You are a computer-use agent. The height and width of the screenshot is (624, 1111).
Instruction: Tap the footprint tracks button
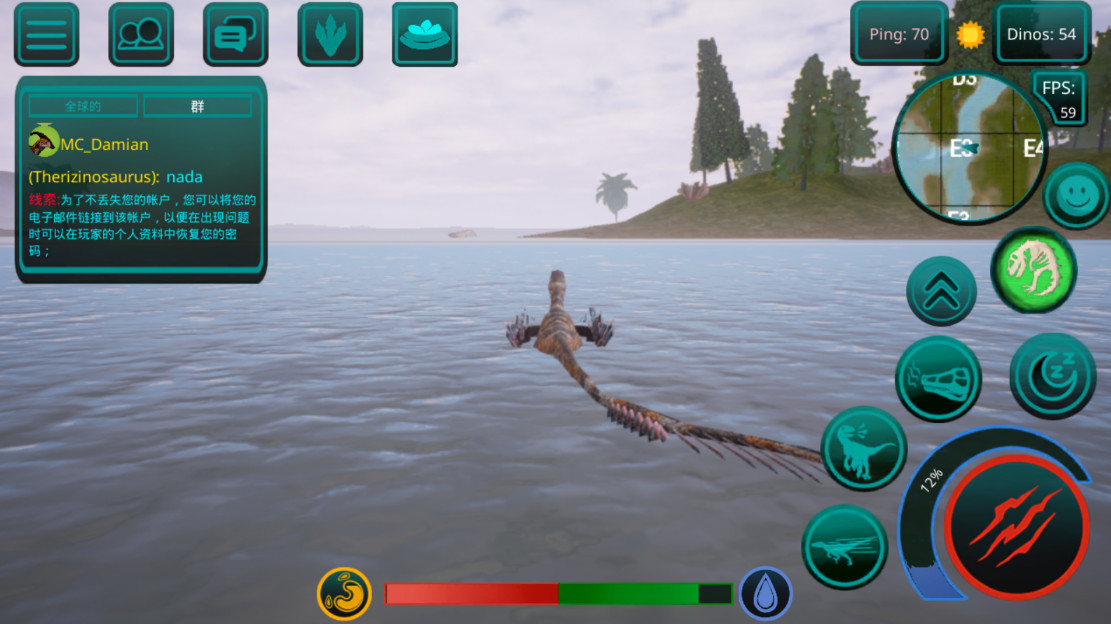pos(330,35)
